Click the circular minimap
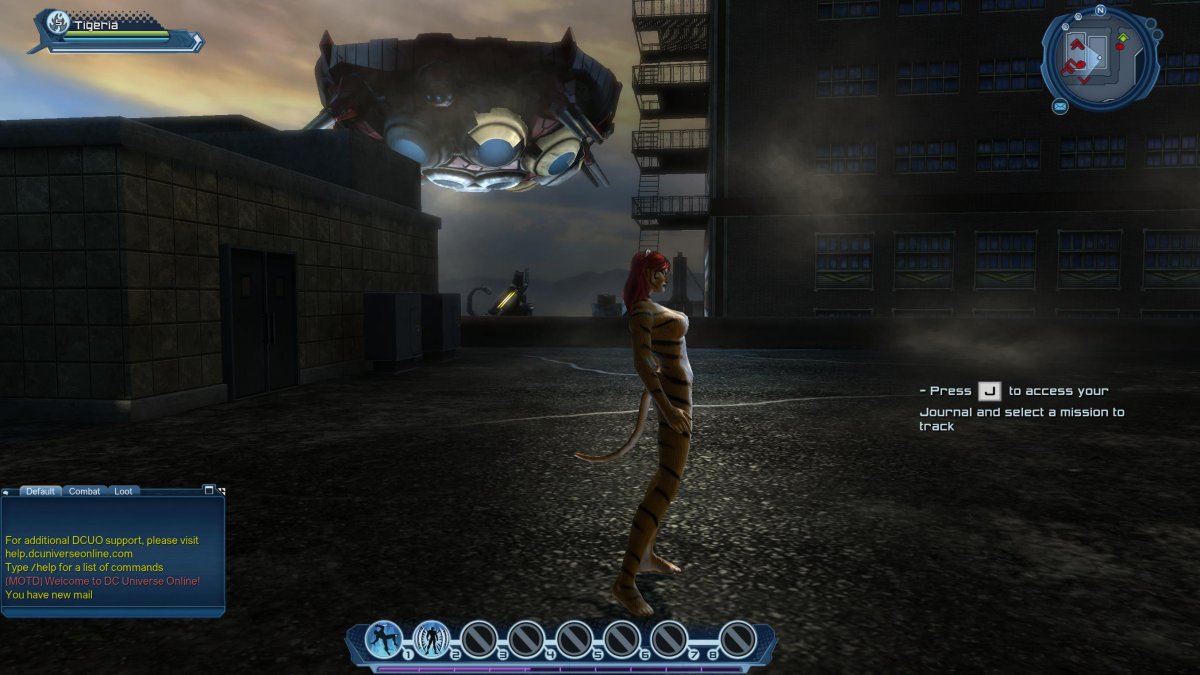The width and height of the screenshot is (1200, 675). [x=1100, y=56]
